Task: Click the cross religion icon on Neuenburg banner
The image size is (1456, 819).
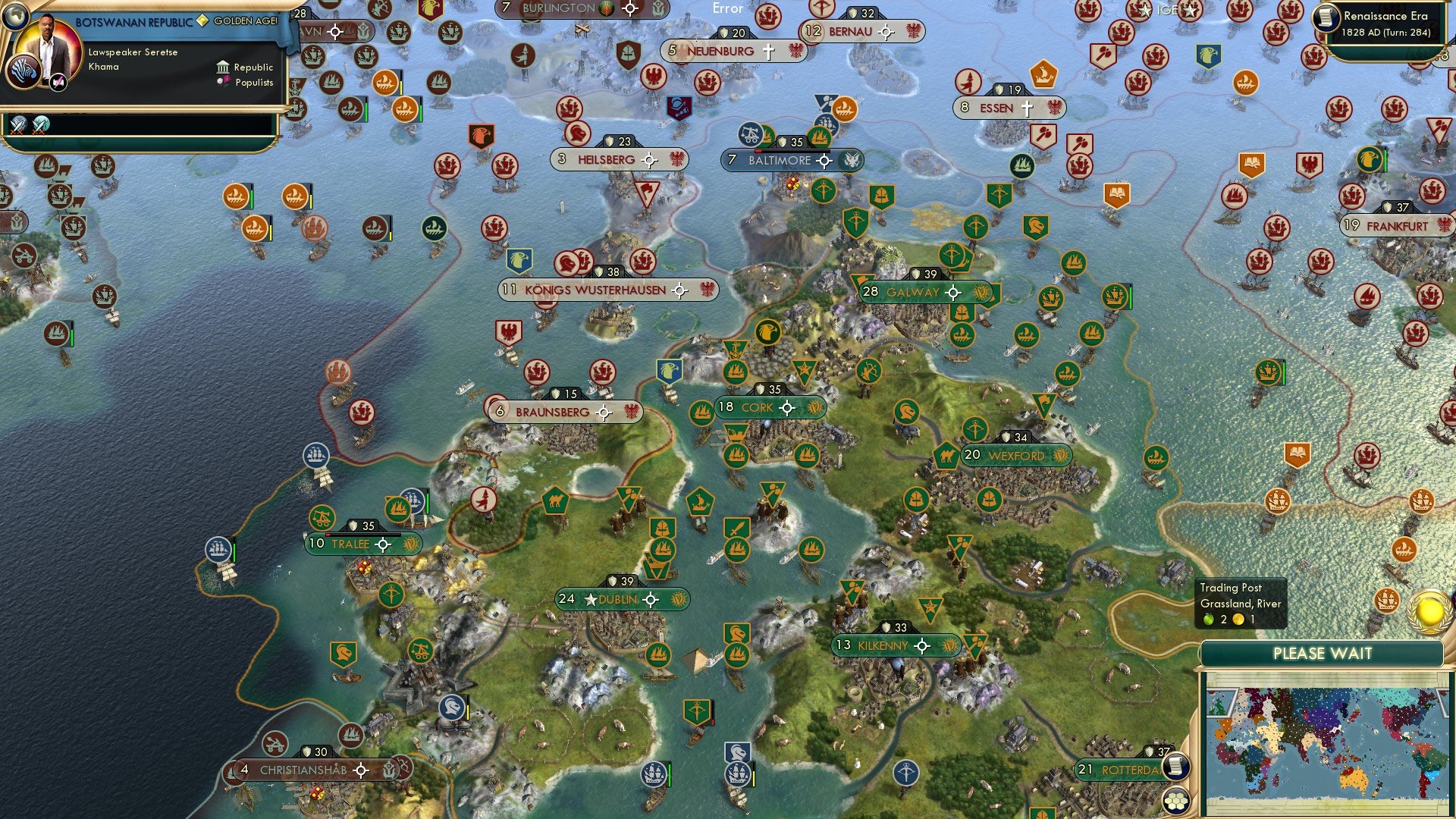Action: 767,51
